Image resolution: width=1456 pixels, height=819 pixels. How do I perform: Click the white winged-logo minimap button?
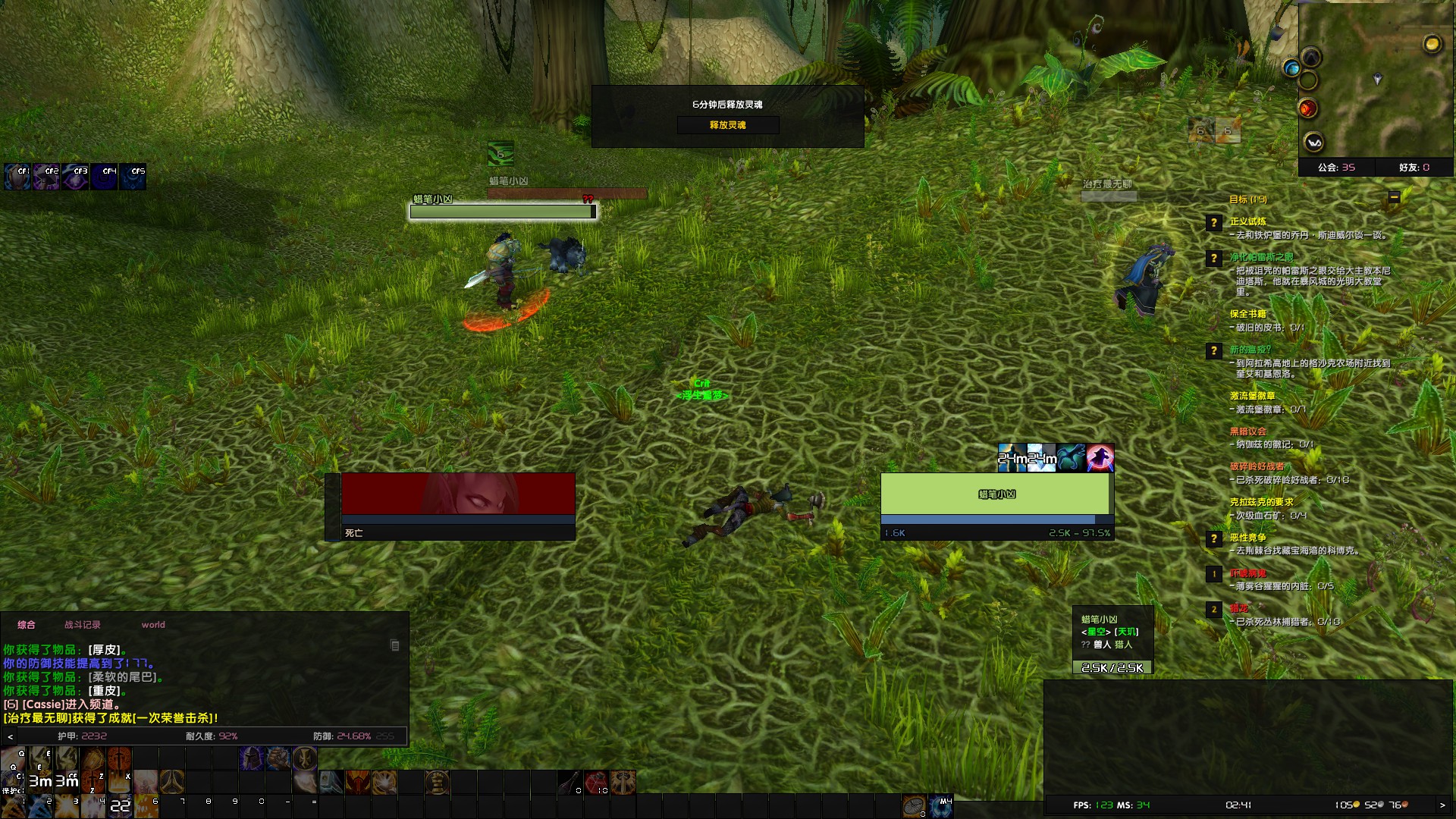point(1313,142)
